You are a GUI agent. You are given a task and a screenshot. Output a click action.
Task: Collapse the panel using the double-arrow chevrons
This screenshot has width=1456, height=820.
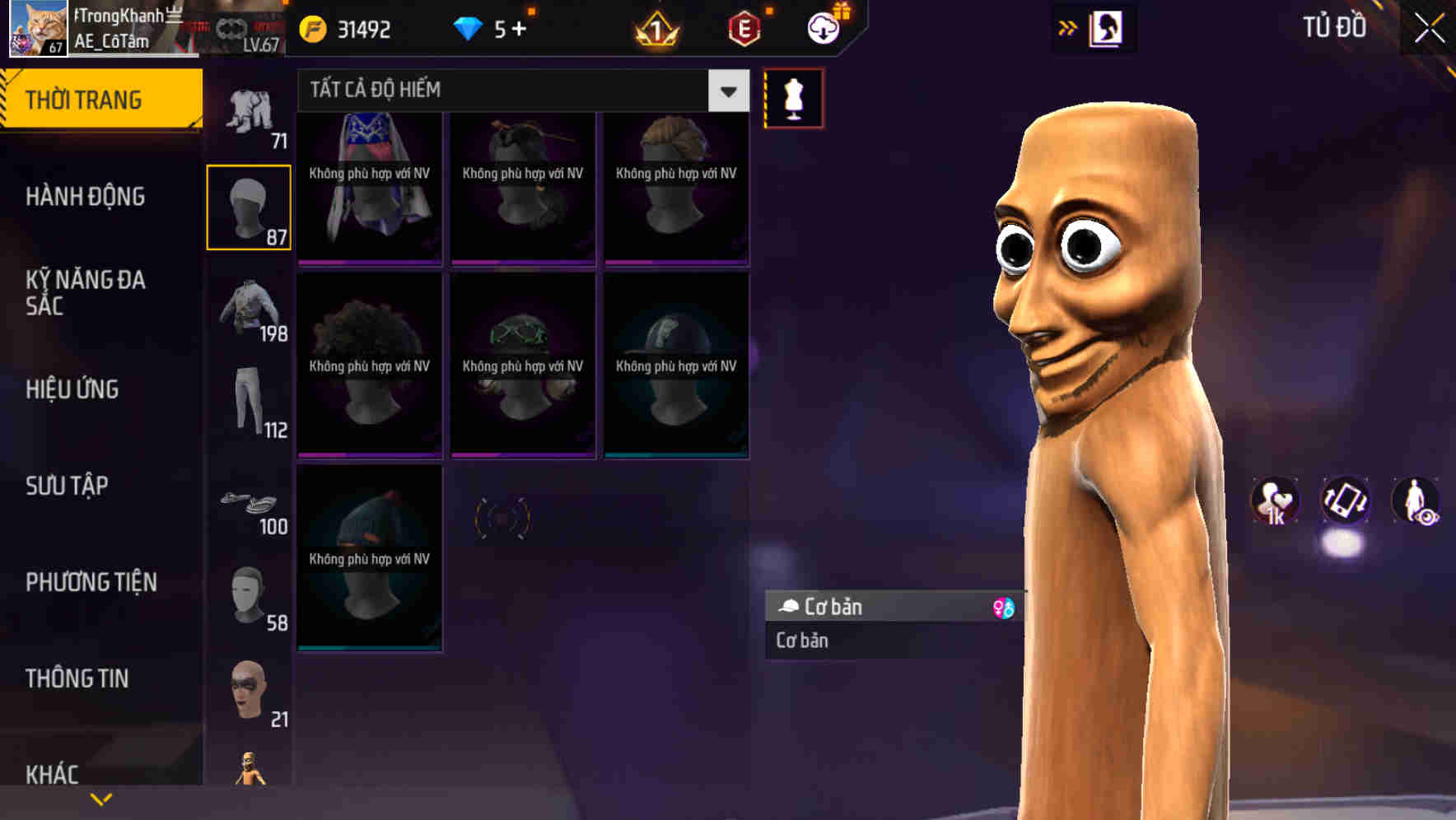point(1068,26)
